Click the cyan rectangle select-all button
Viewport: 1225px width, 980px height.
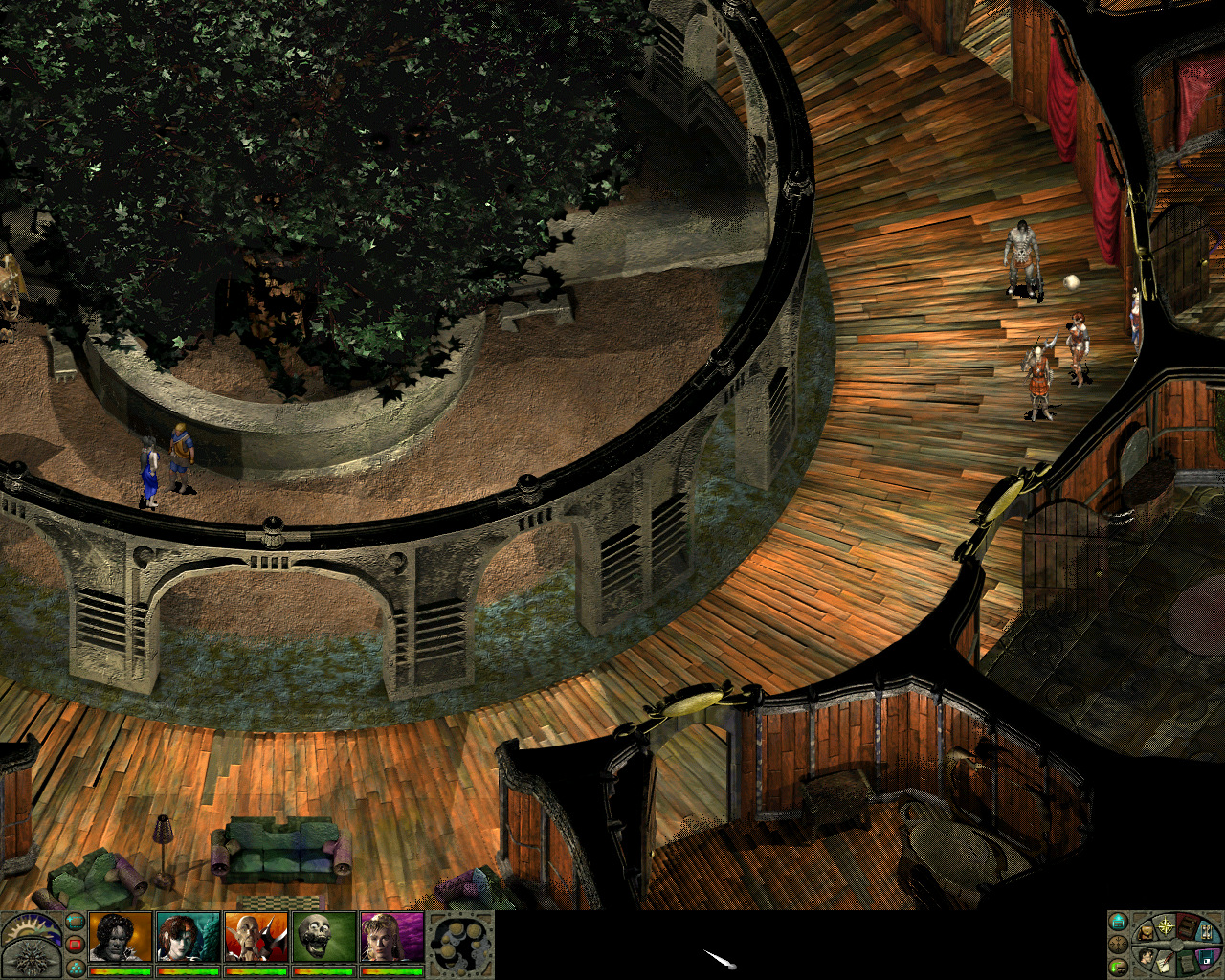point(76,922)
